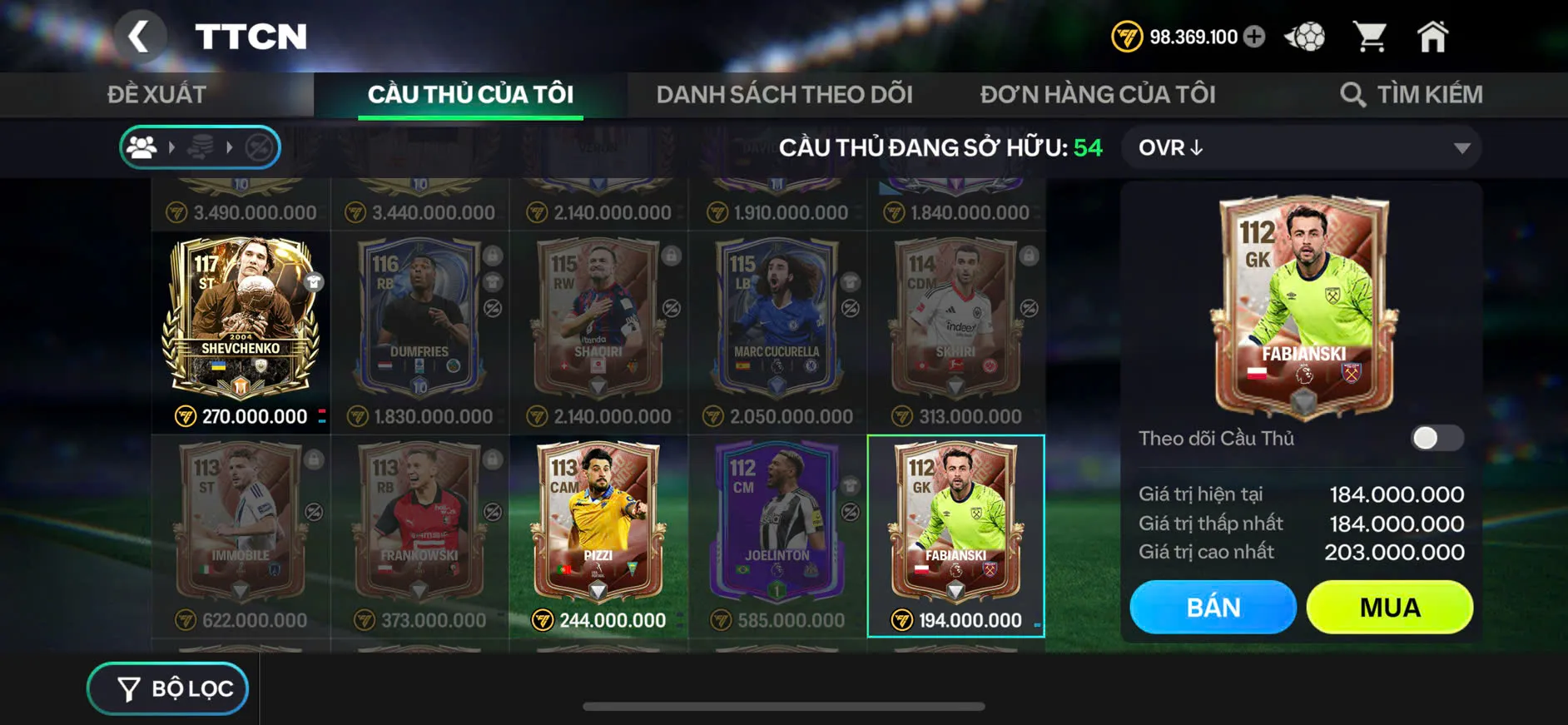Toggle the shirt icon on Marc Cucurella's card
This screenshot has width=1568, height=725.
pyautogui.click(x=851, y=283)
